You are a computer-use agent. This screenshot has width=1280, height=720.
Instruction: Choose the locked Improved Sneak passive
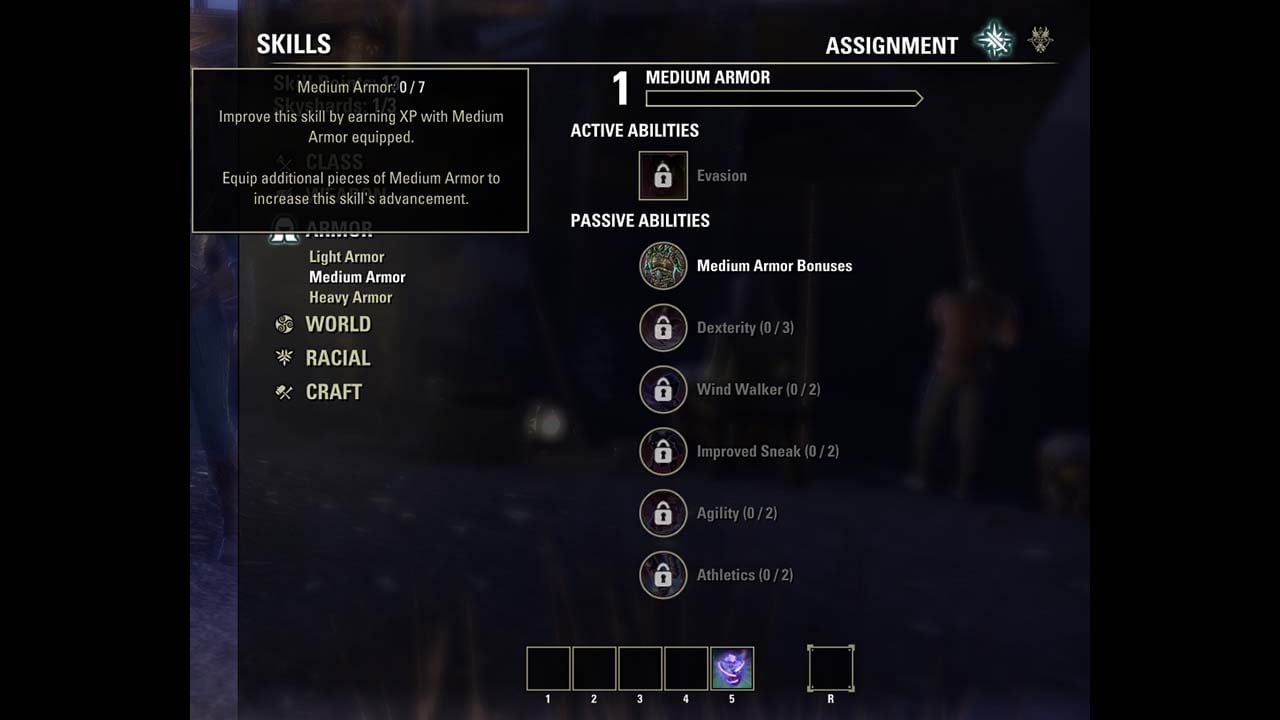point(663,452)
